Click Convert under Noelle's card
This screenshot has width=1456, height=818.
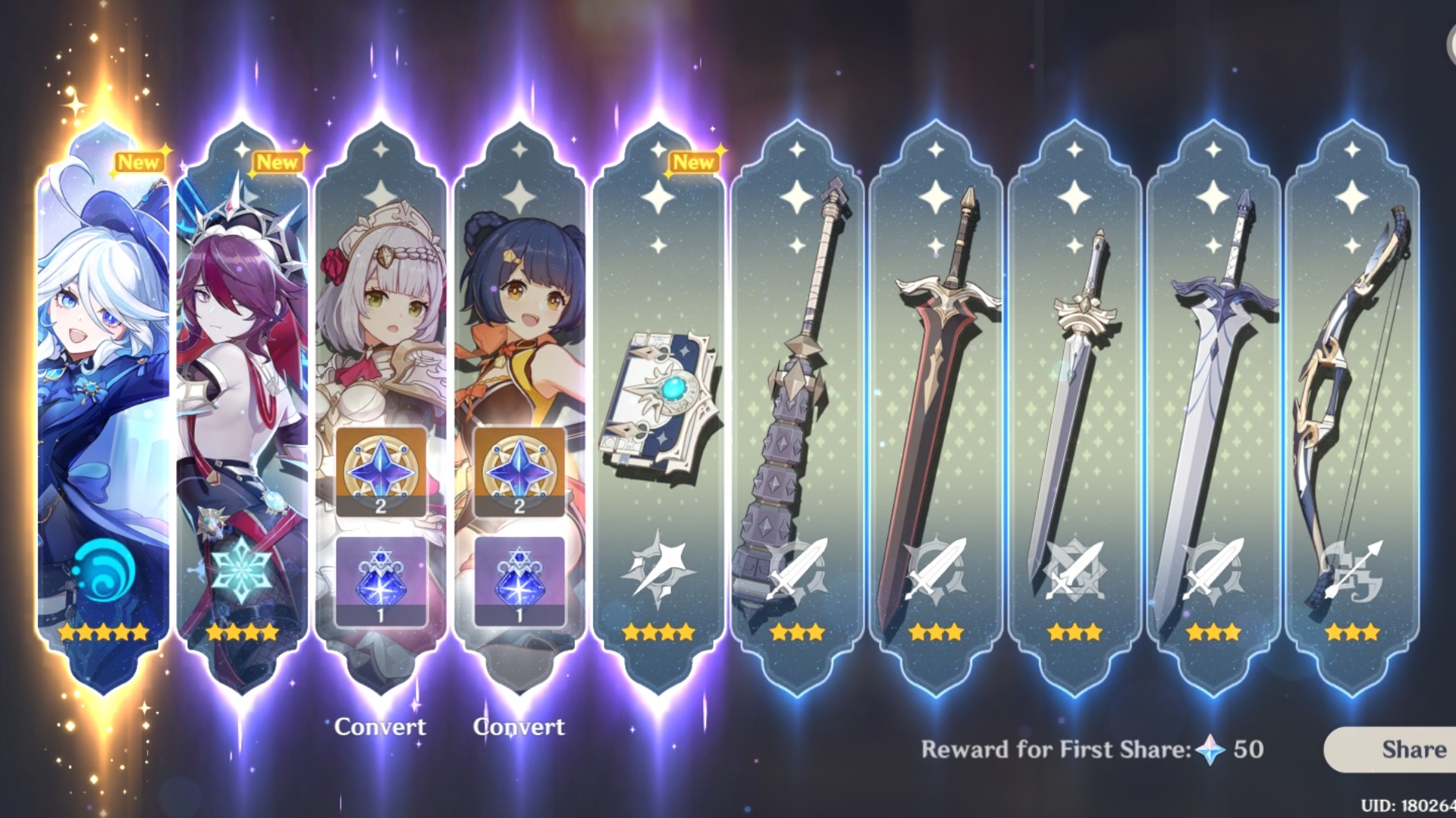coord(381,726)
